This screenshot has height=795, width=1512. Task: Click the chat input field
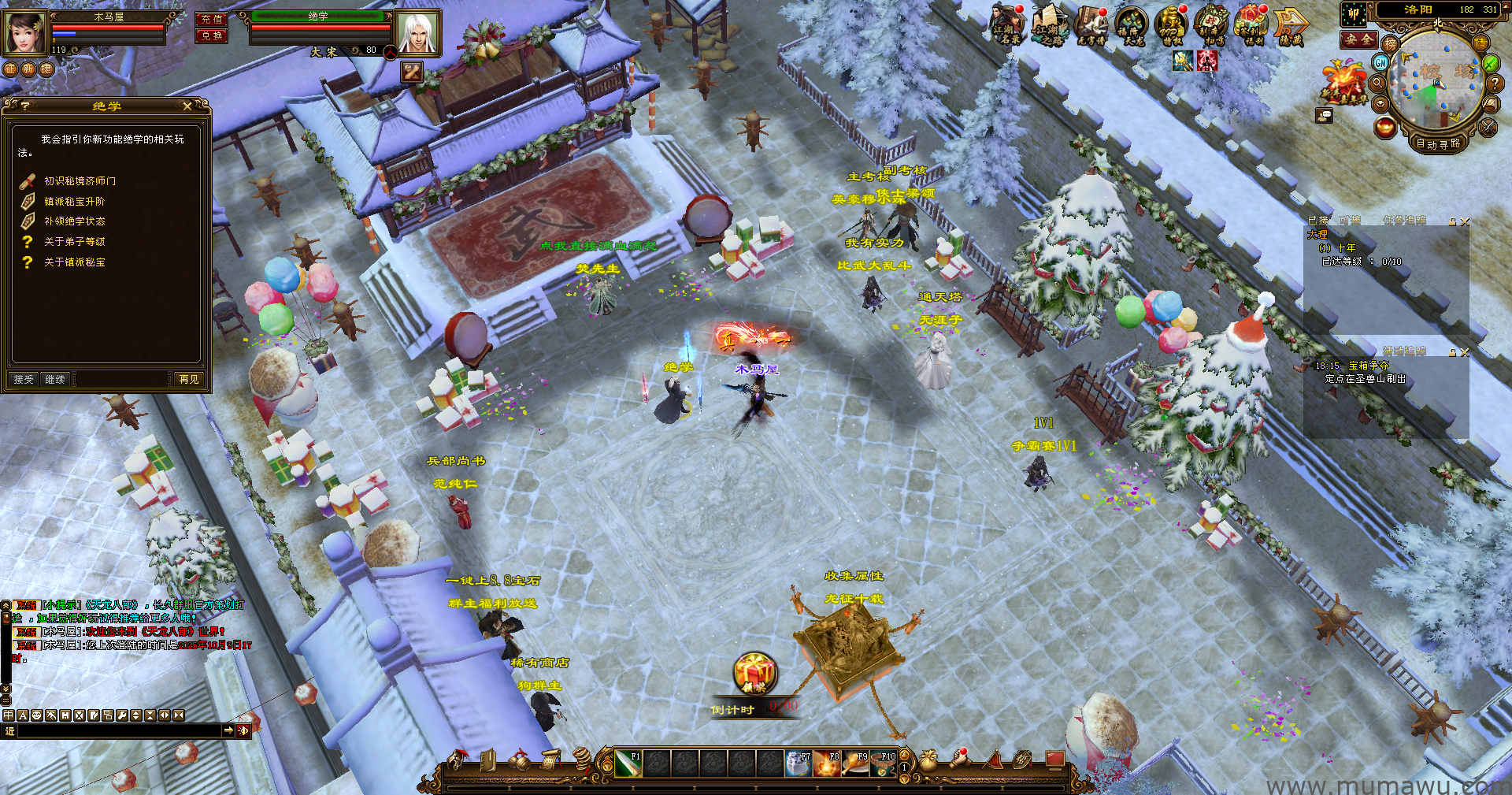(118, 731)
